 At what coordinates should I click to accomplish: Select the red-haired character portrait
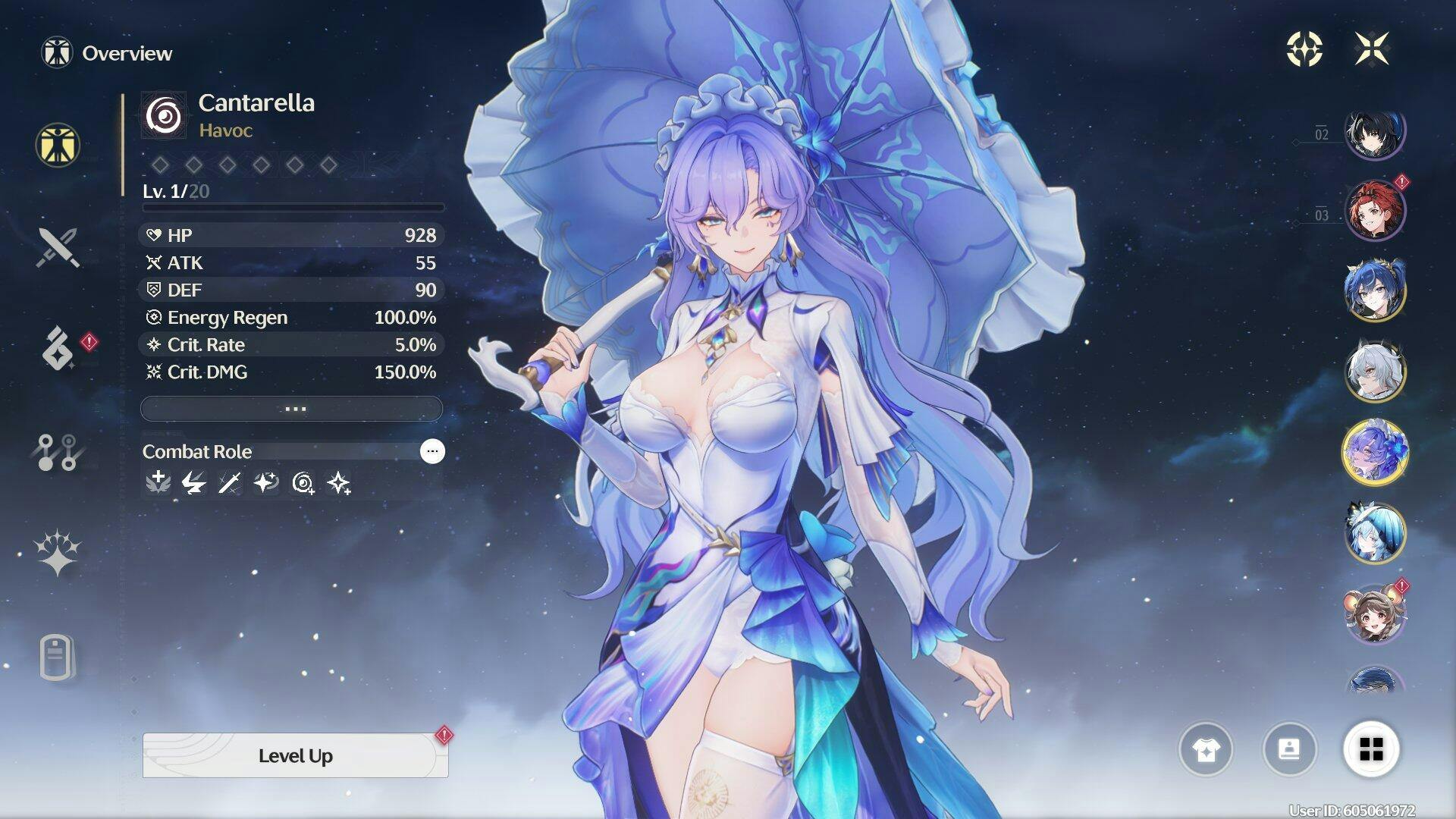1375,210
